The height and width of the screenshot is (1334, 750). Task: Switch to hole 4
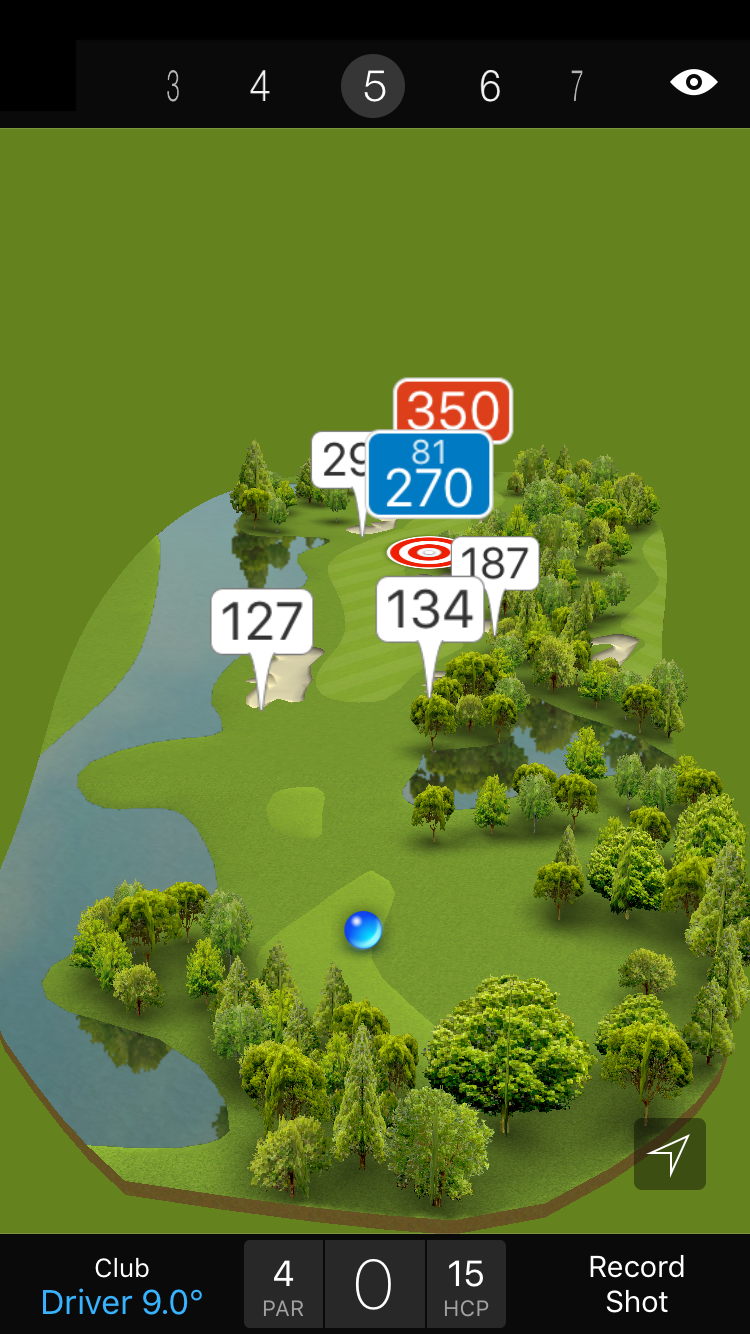(260, 87)
